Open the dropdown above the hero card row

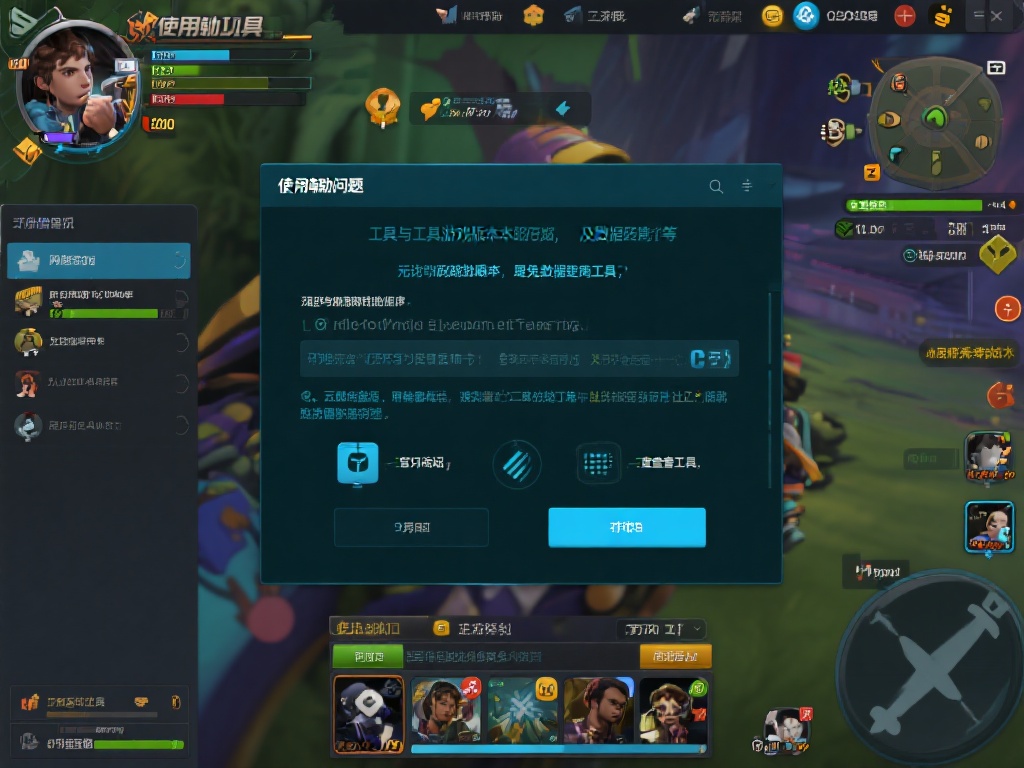click(x=662, y=629)
